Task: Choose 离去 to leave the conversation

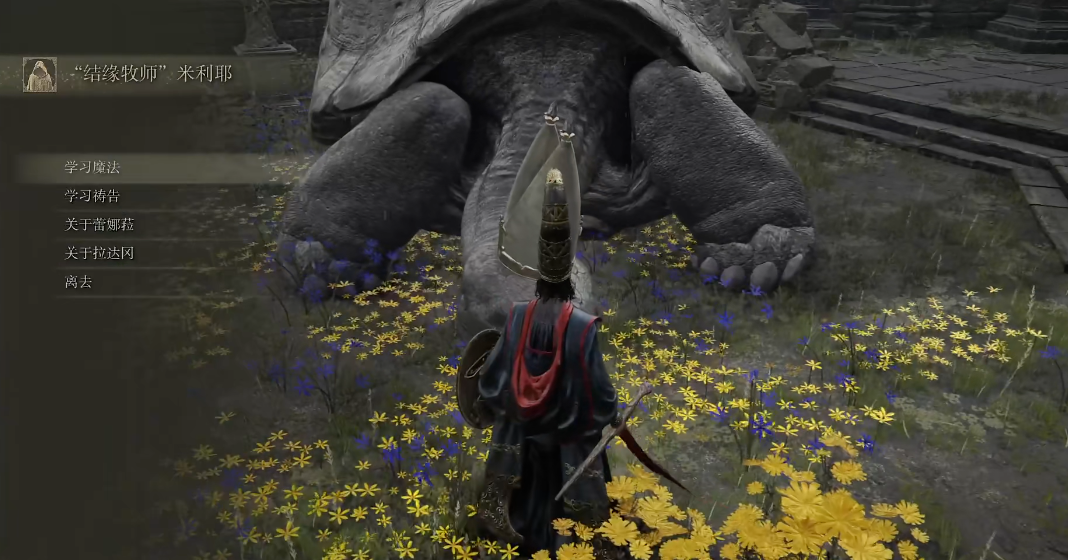Action: [79, 282]
